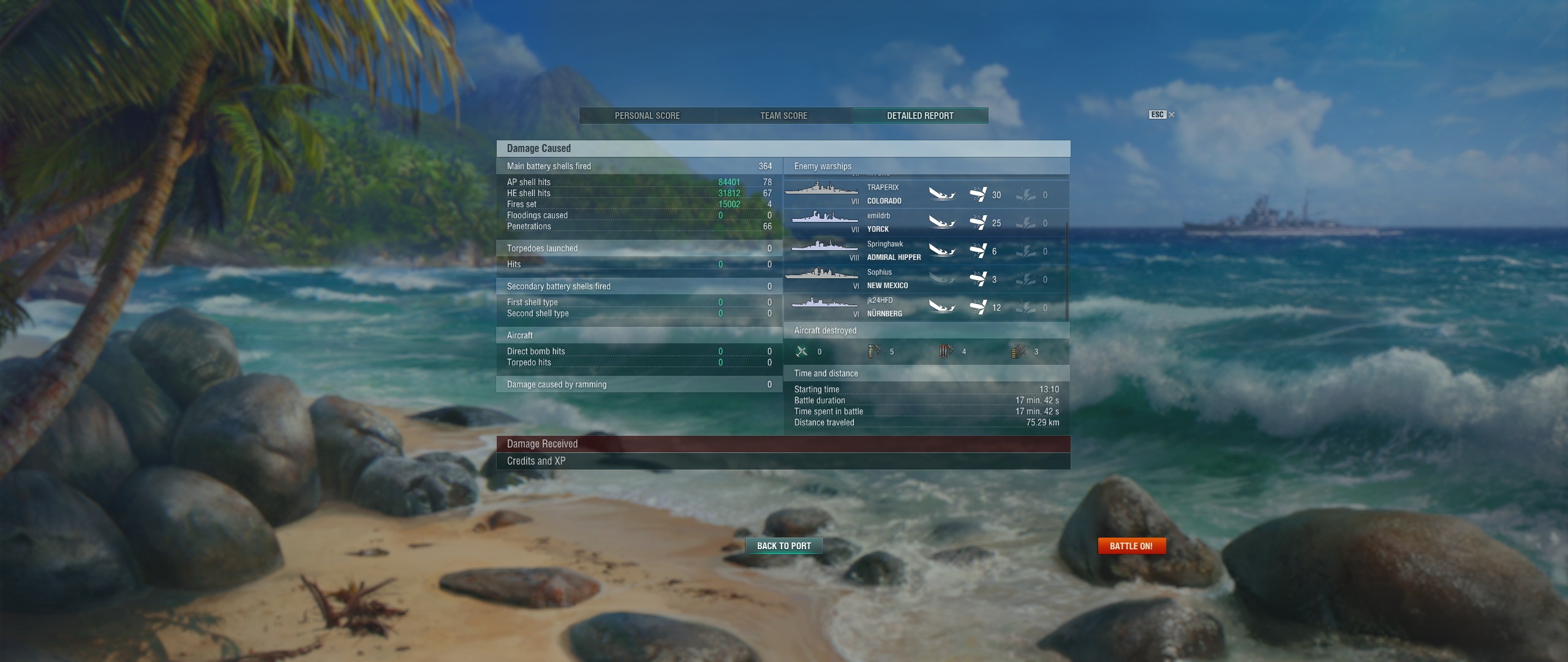Screen dimensions: 1568x662
Task: Choose the emildrb Yorck enemy row
Action: click(x=924, y=223)
